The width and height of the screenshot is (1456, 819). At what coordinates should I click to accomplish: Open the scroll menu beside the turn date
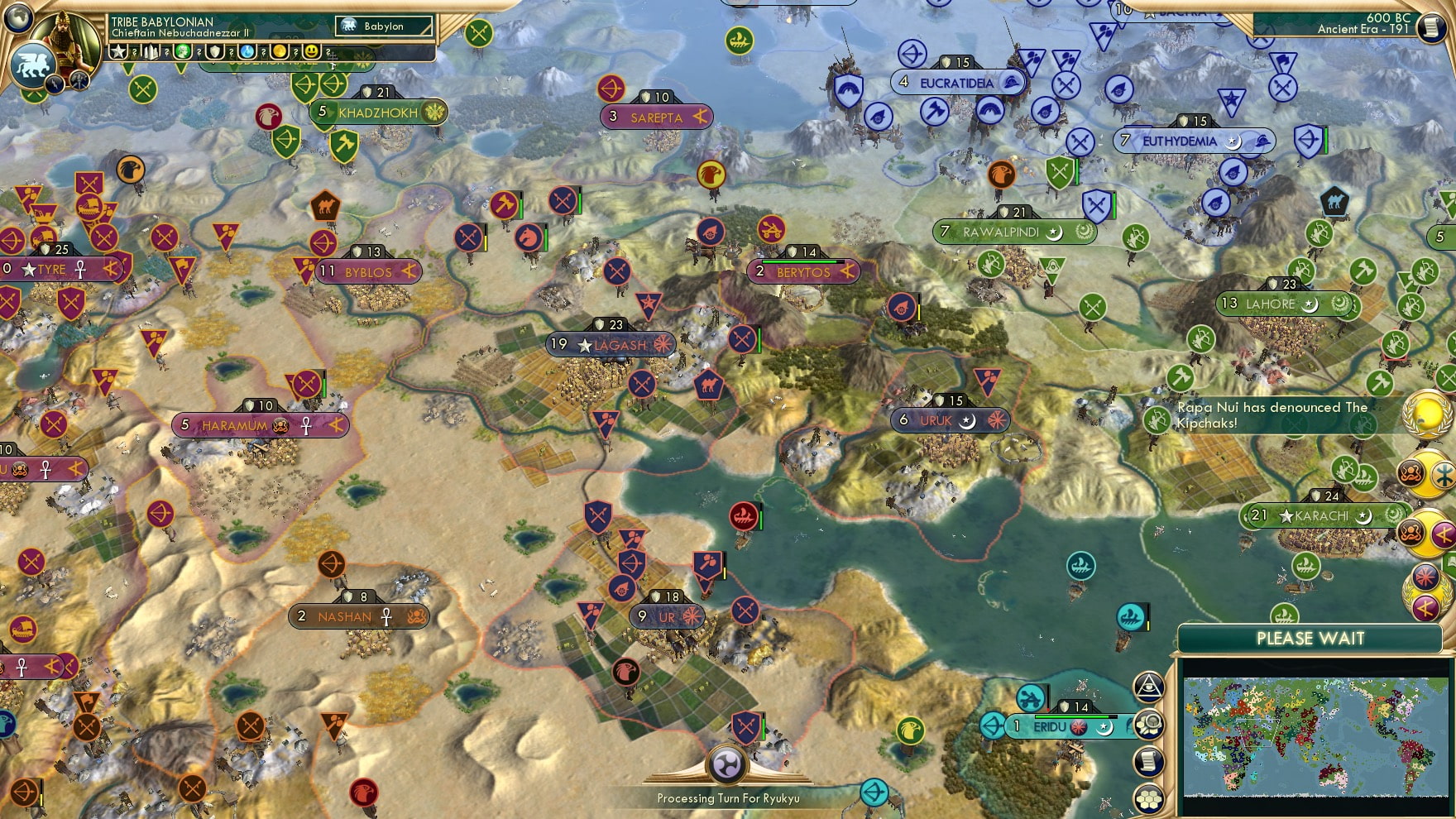[1430, 27]
